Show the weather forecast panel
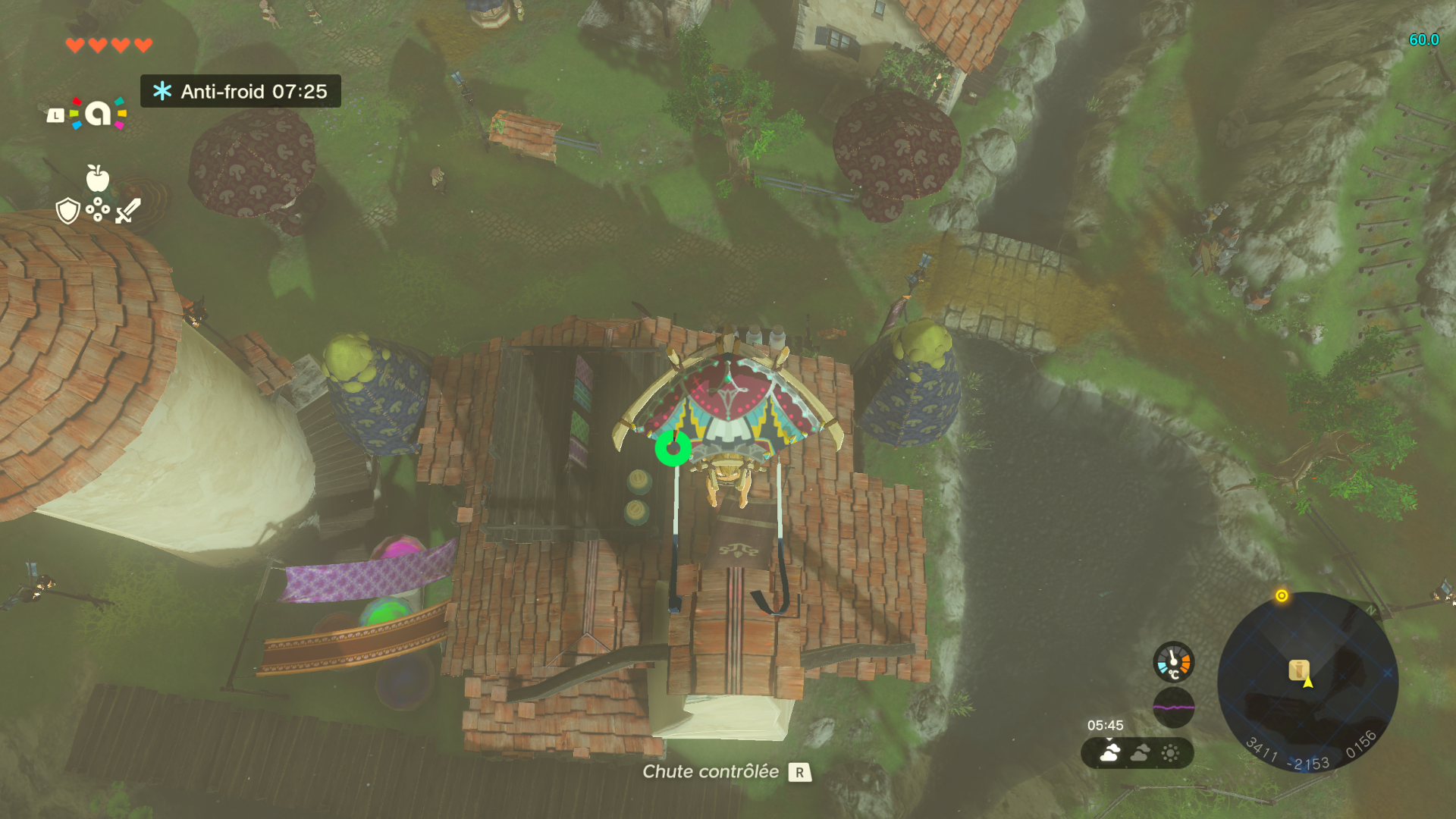This screenshot has height=819, width=1456. tap(1137, 753)
